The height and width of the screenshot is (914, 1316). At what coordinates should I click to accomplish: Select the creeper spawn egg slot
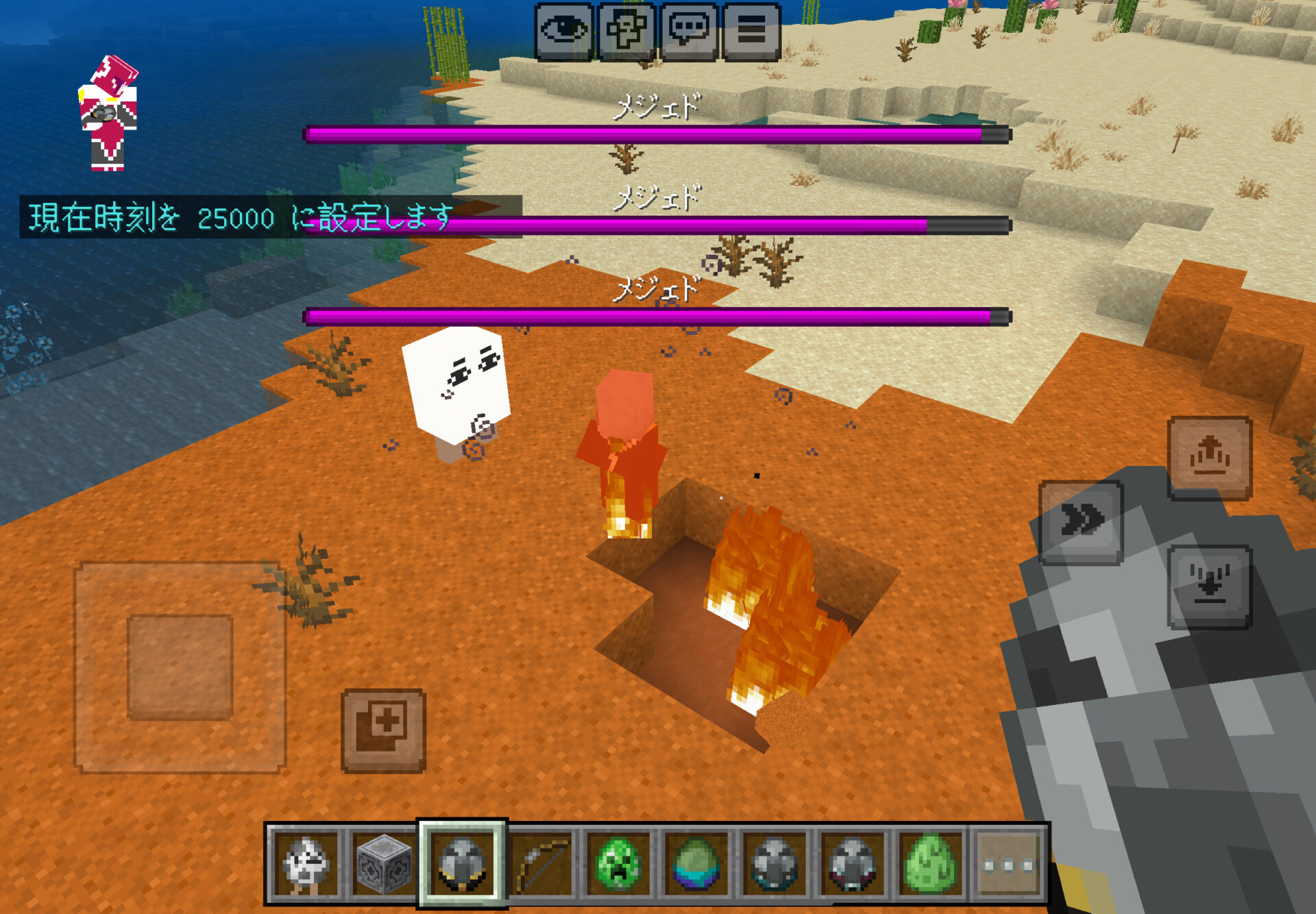[618, 865]
